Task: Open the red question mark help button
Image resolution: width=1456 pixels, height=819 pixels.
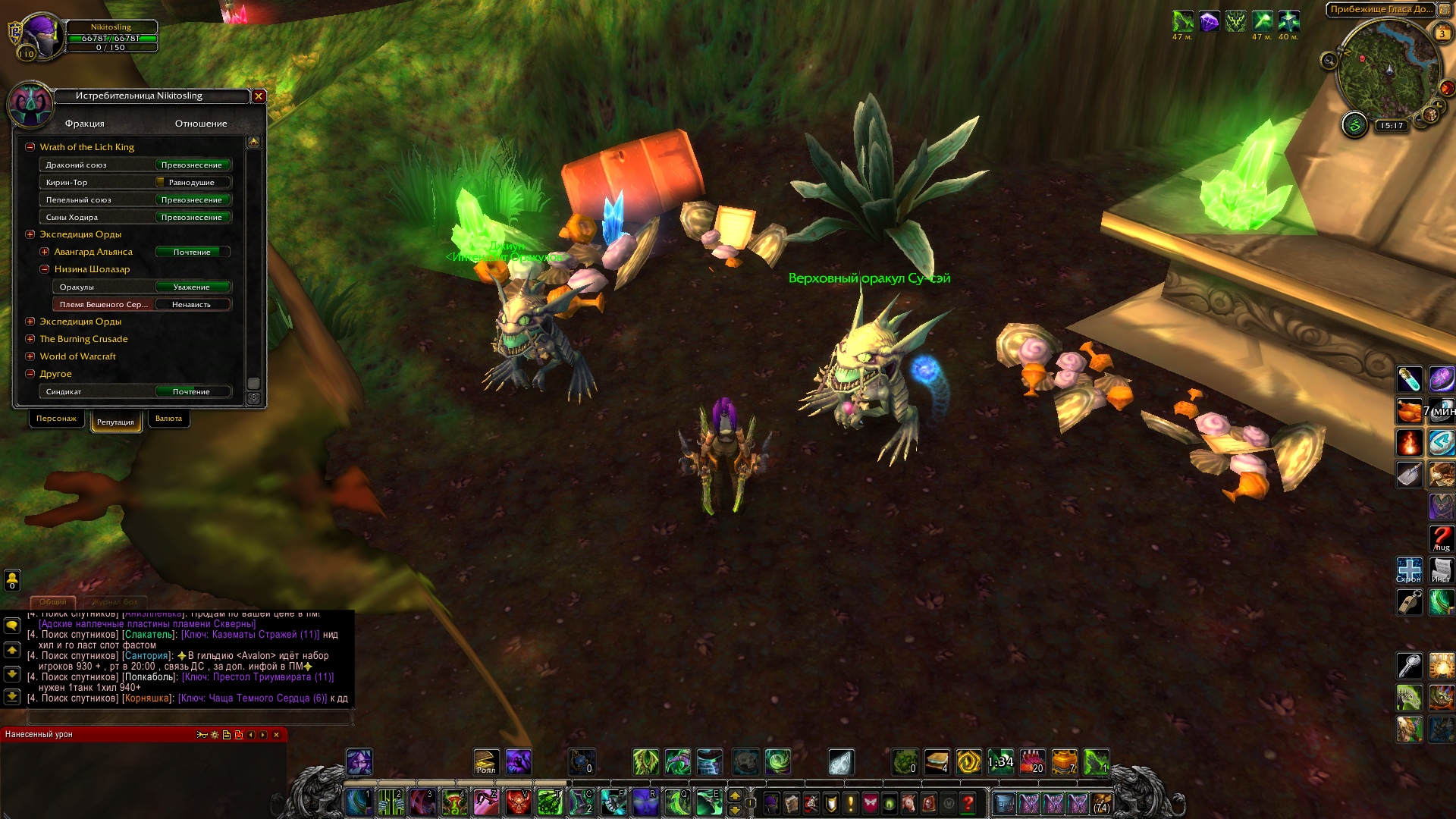Action: point(968,802)
